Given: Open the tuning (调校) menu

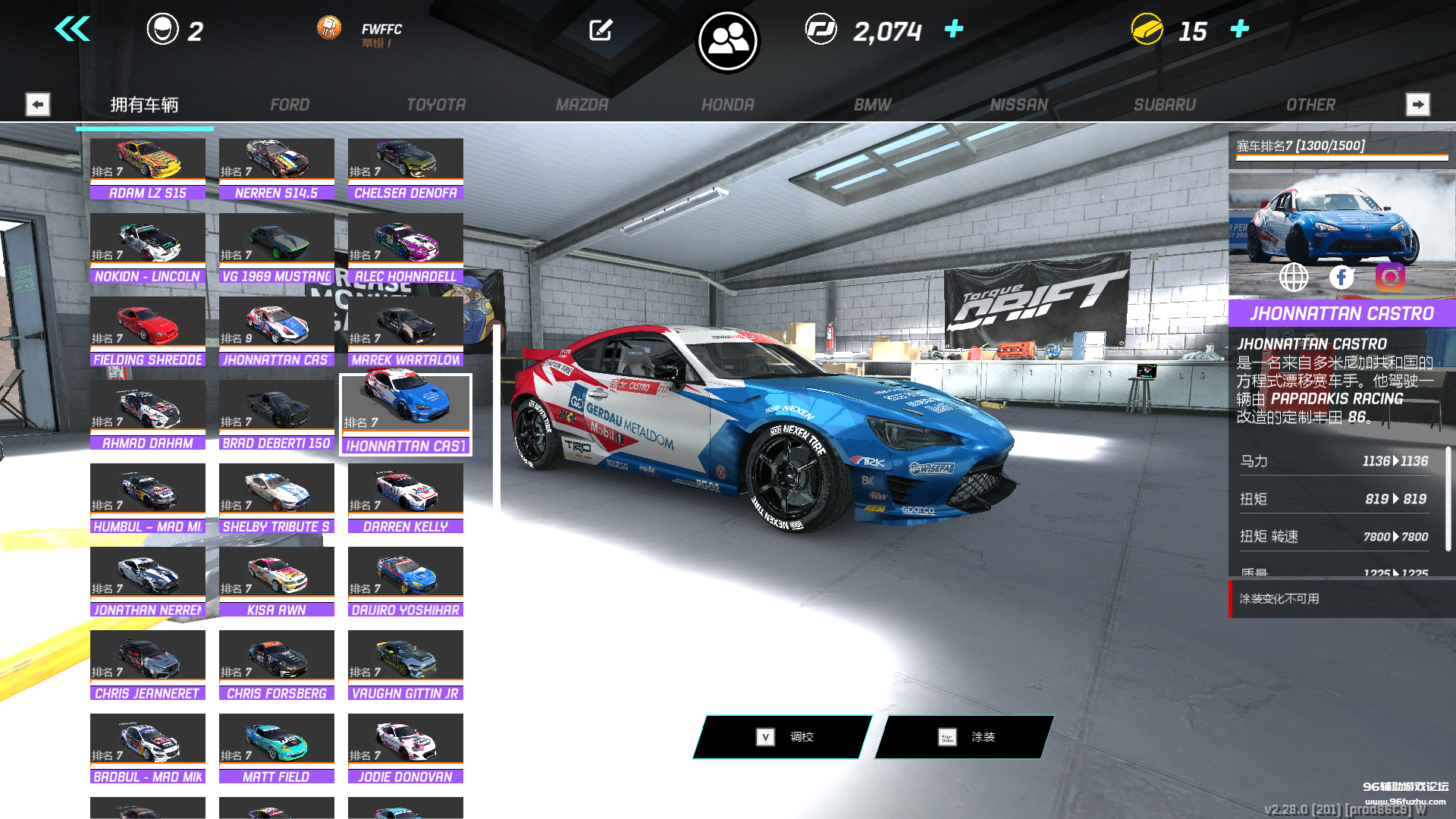Looking at the screenshot, I should coord(783,736).
